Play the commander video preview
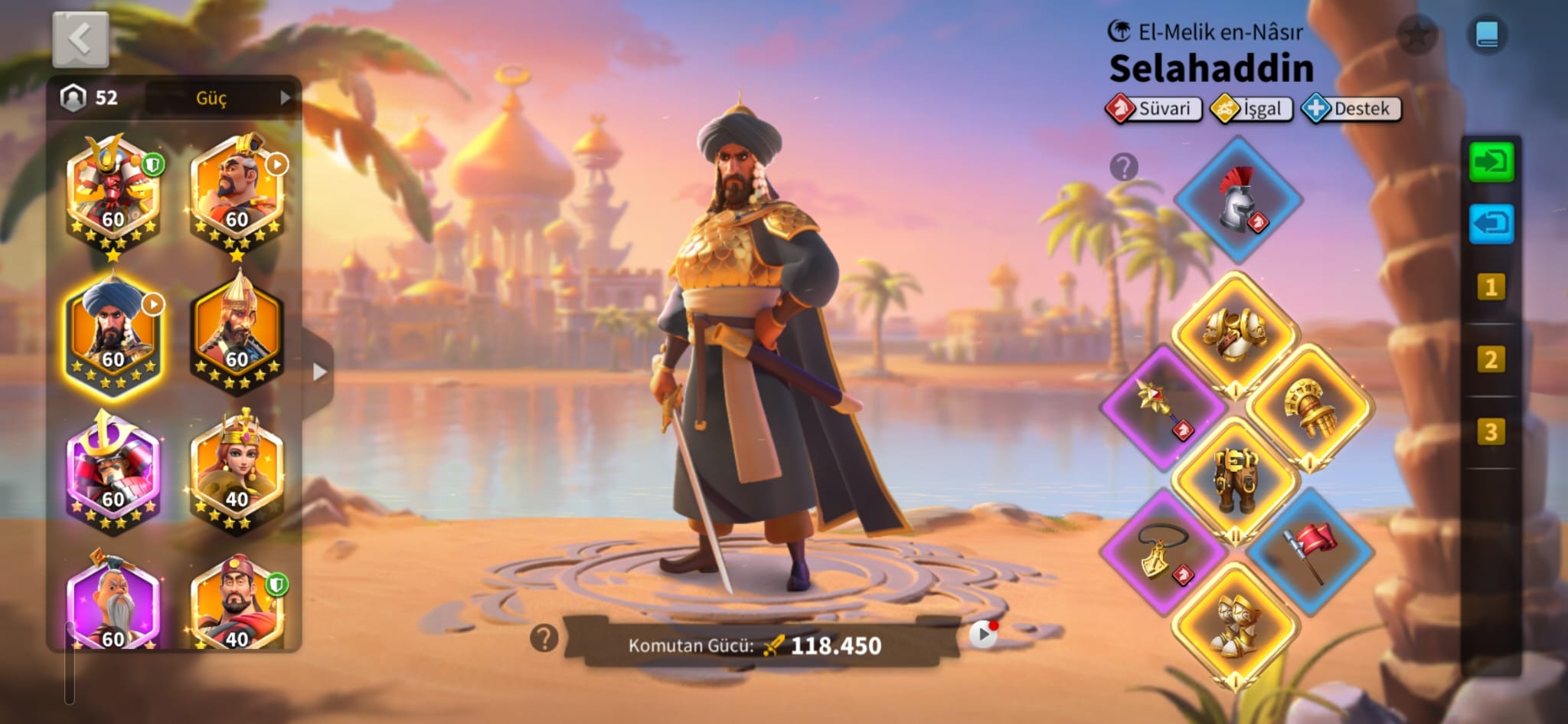Image resolution: width=1568 pixels, height=724 pixels. coord(983,634)
